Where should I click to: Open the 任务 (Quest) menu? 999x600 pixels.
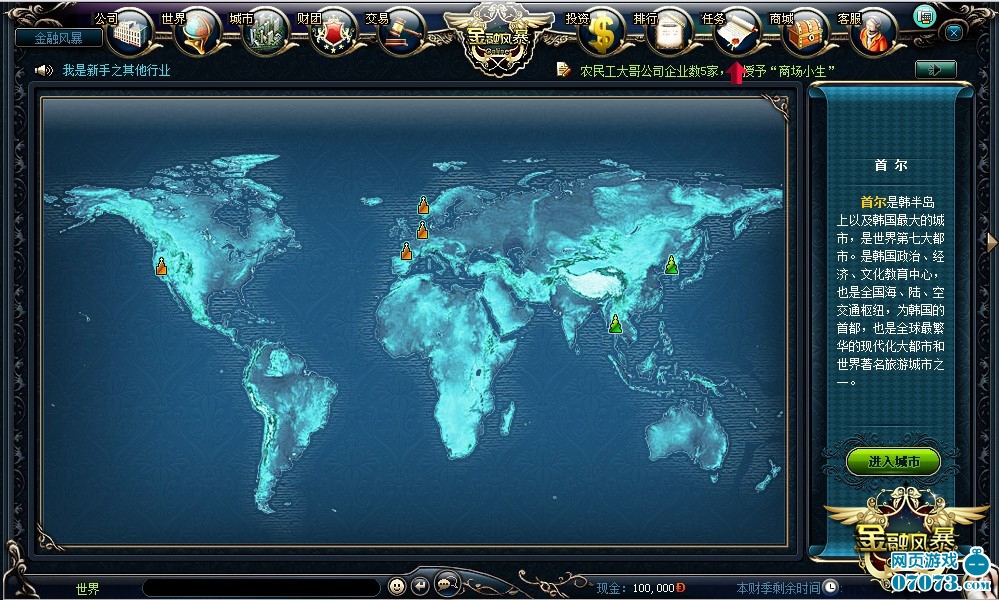[738, 32]
